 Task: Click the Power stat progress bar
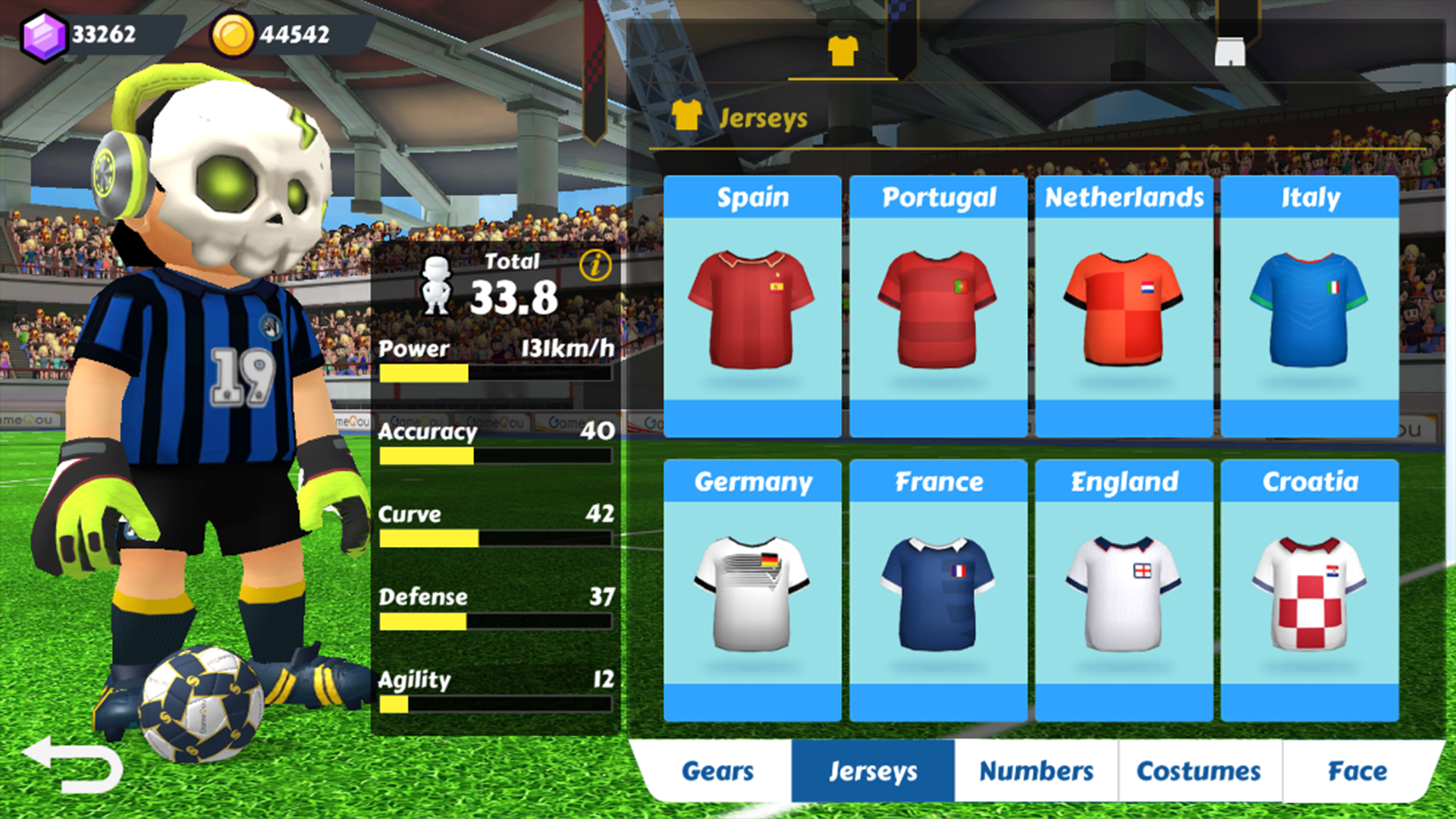tap(497, 374)
